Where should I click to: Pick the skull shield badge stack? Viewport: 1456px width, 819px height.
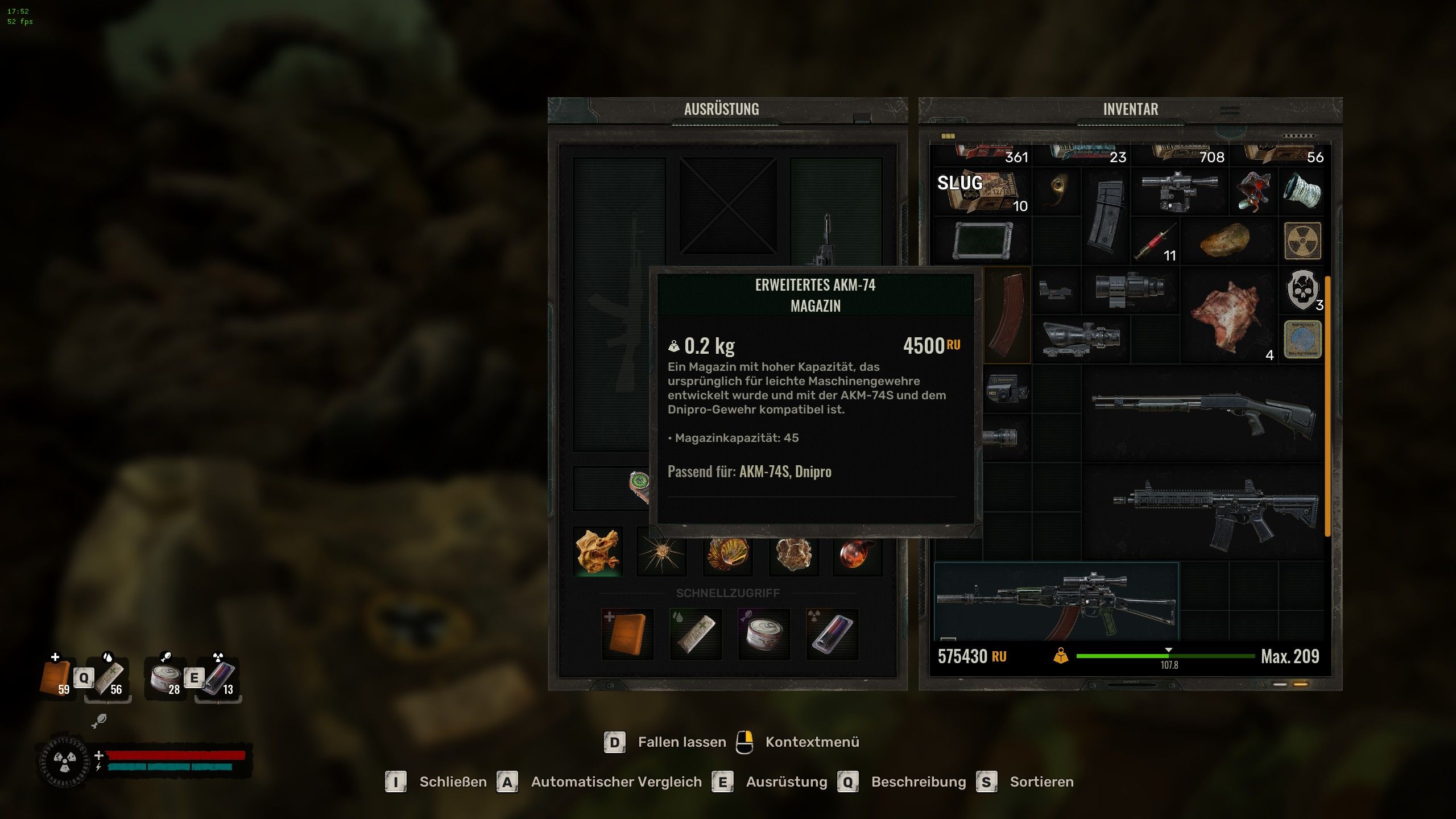coord(1302,289)
